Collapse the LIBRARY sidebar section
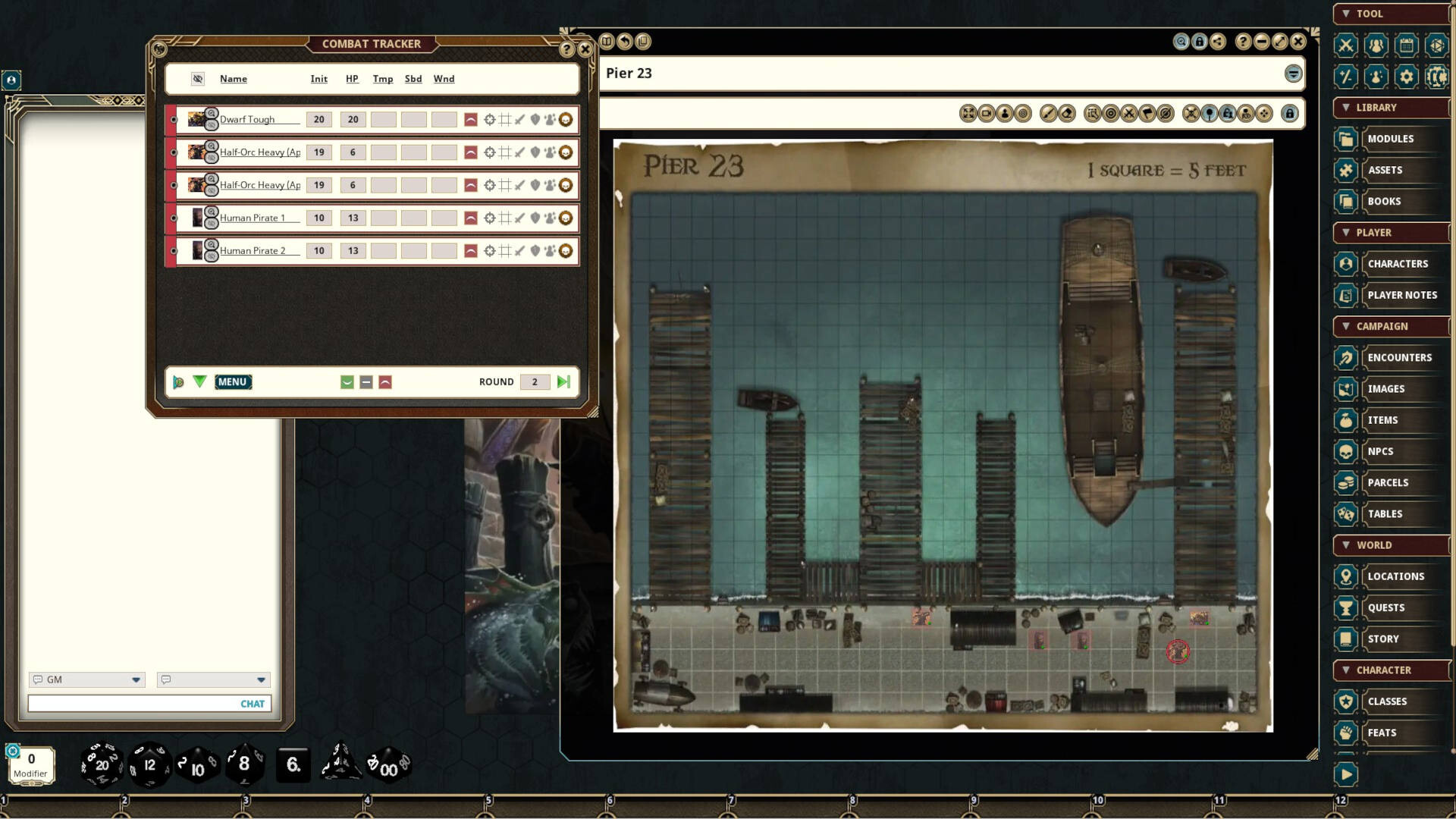This screenshot has width=1456, height=819. pos(1347,107)
